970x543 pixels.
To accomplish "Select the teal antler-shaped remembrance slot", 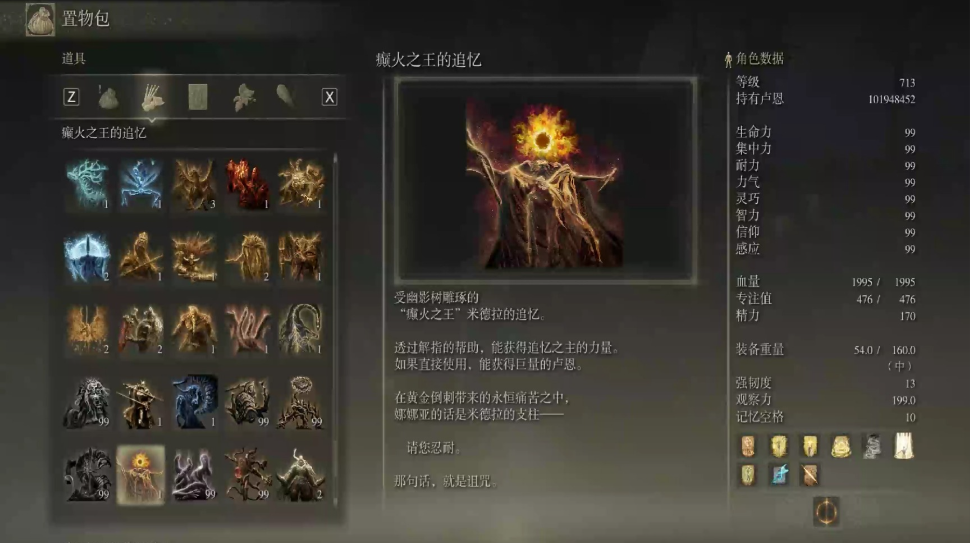I will pyautogui.click(x=86, y=183).
